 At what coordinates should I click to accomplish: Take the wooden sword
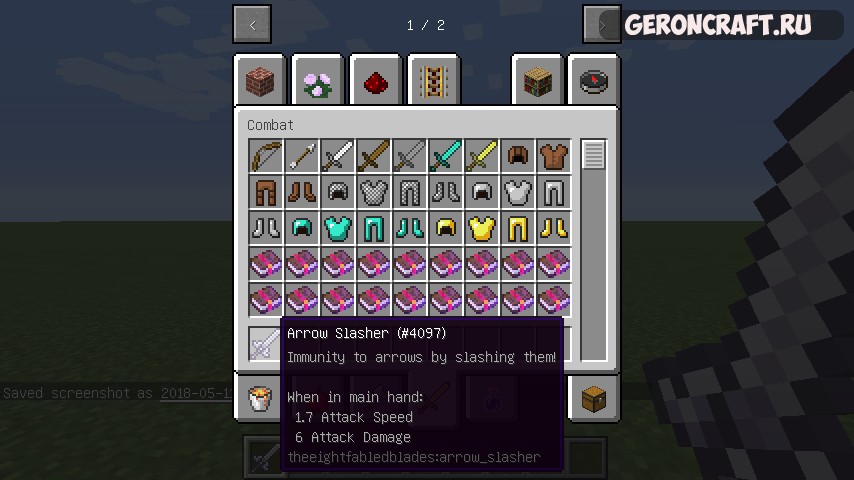375,156
